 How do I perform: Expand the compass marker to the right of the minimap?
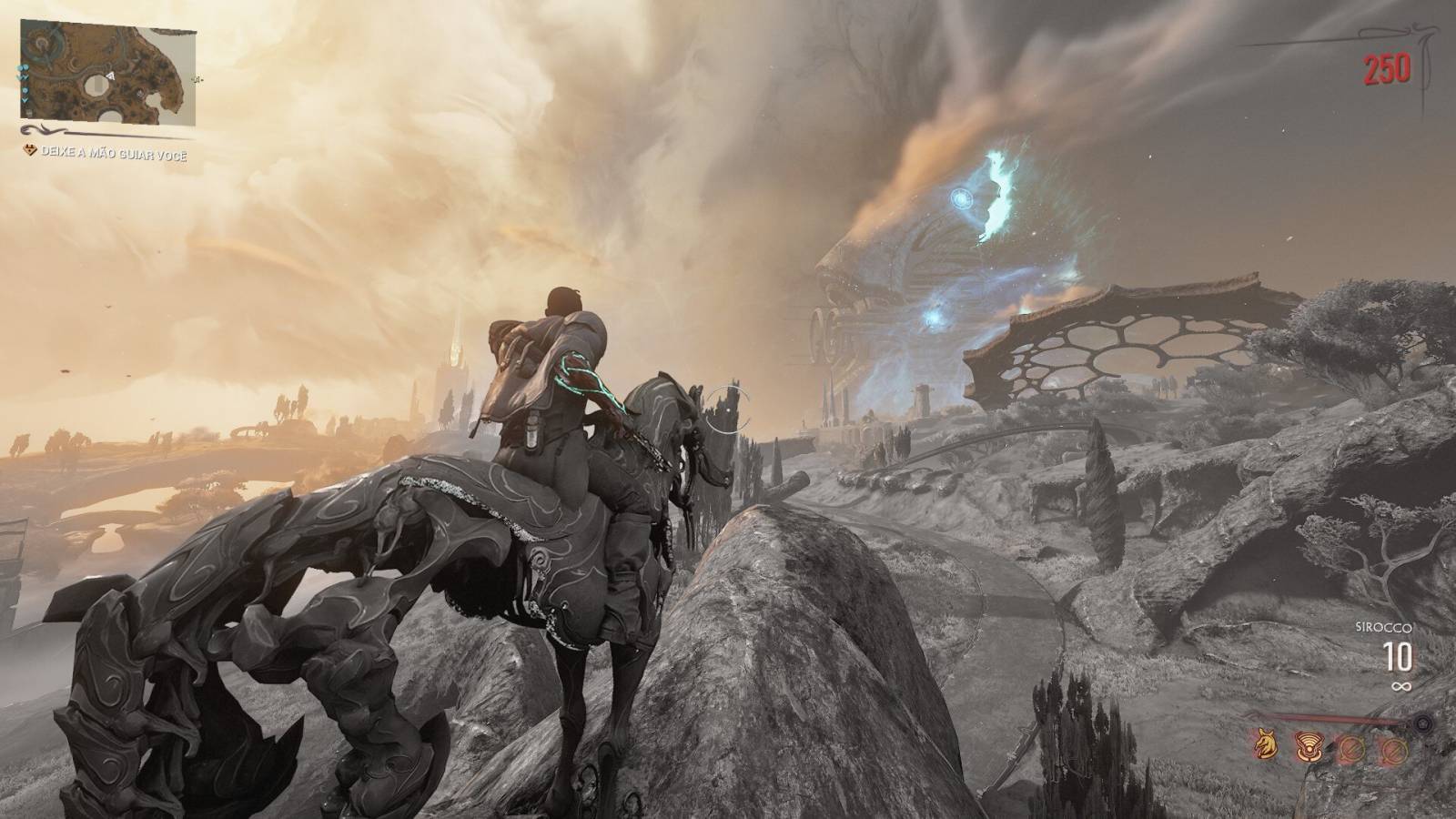197,80
